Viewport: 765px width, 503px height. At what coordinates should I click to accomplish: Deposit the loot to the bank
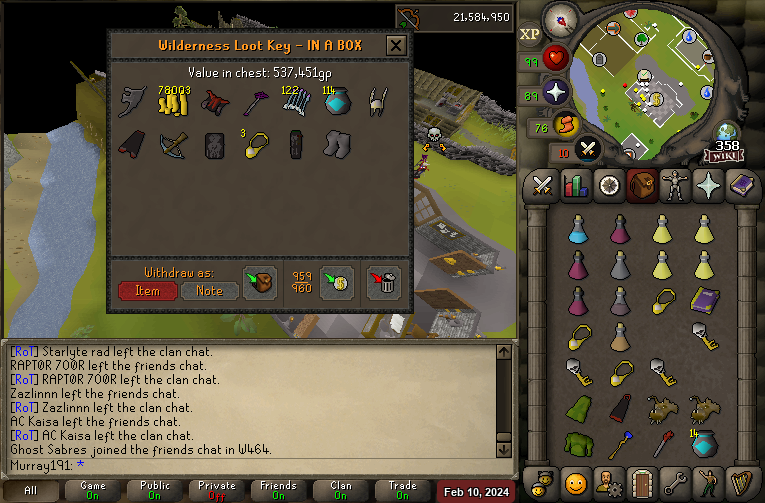coord(335,283)
